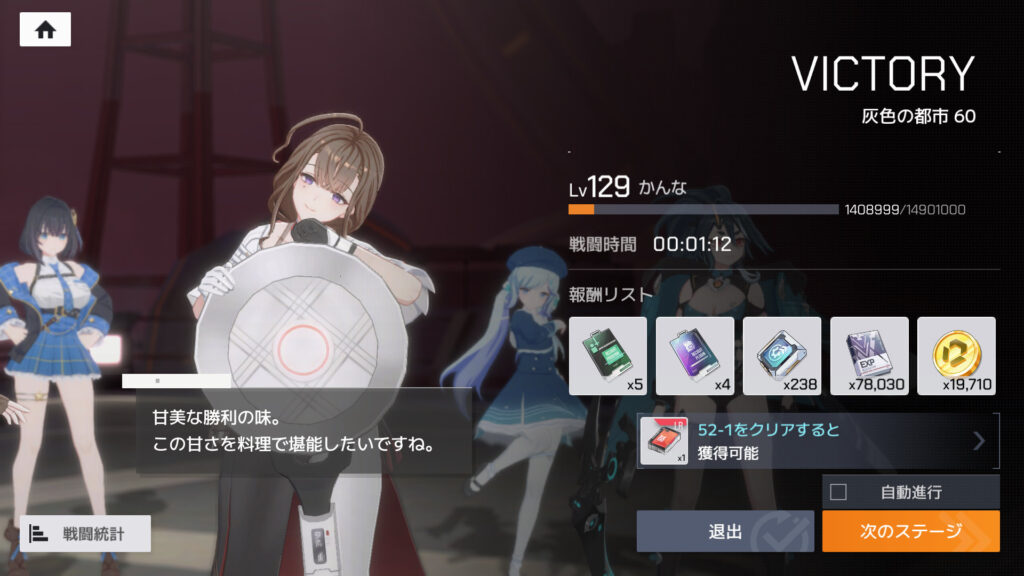Proceed to 次のステージ
The image size is (1024, 576).
coord(910,531)
